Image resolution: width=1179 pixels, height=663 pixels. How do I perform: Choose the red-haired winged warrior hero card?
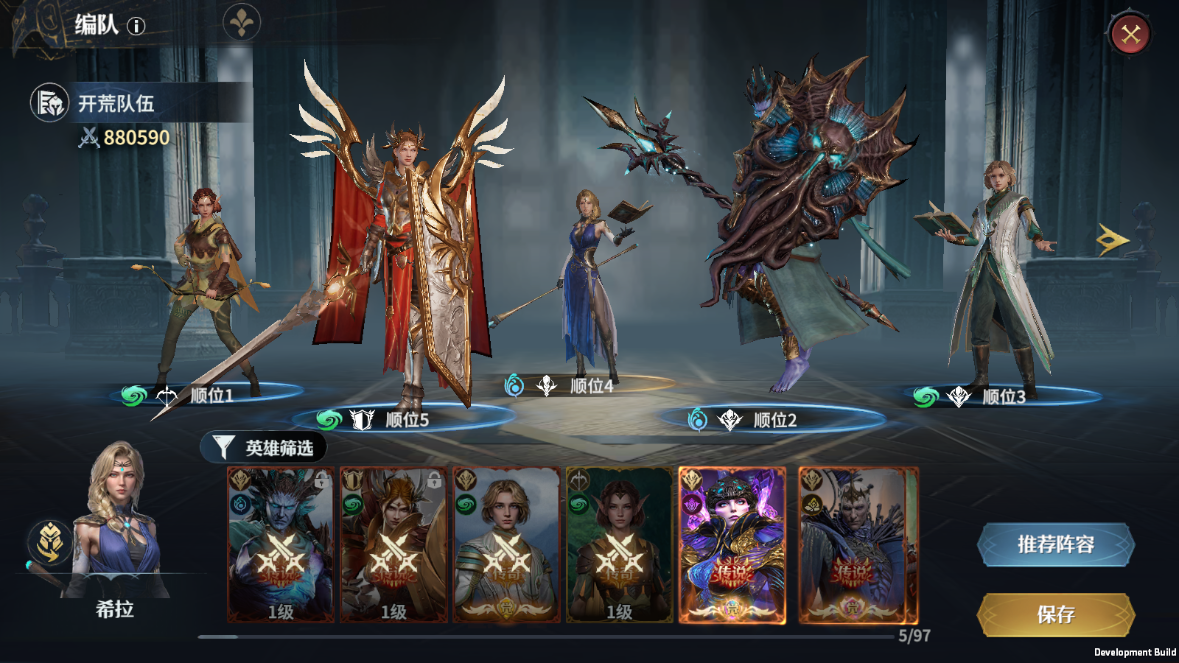click(393, 545)
